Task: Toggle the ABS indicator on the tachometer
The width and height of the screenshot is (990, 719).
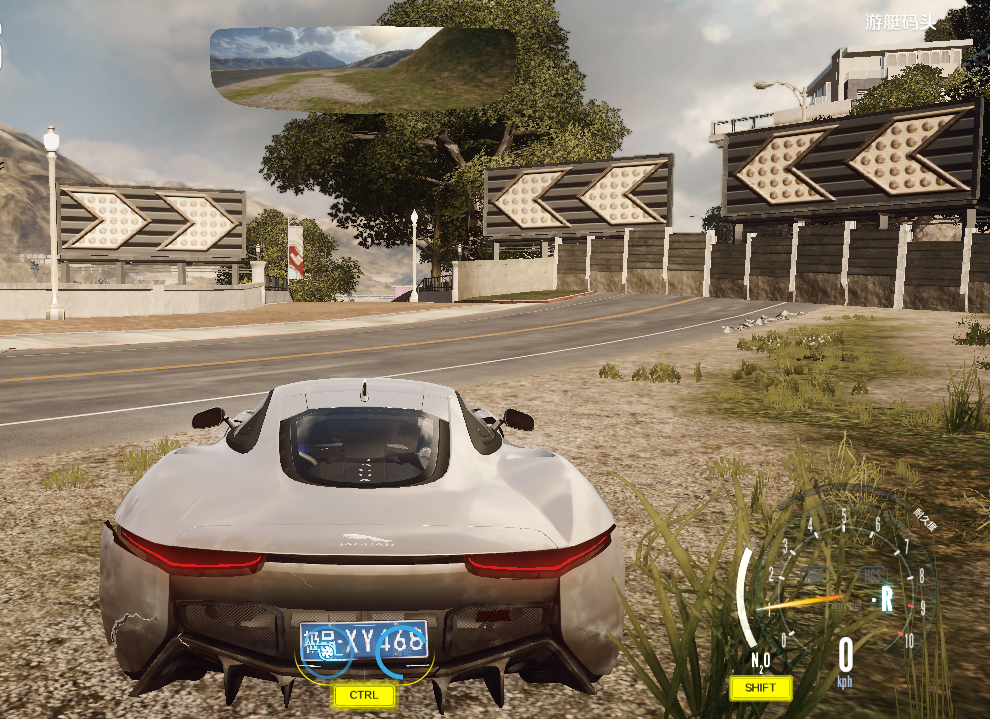Action: click(815, 574)
